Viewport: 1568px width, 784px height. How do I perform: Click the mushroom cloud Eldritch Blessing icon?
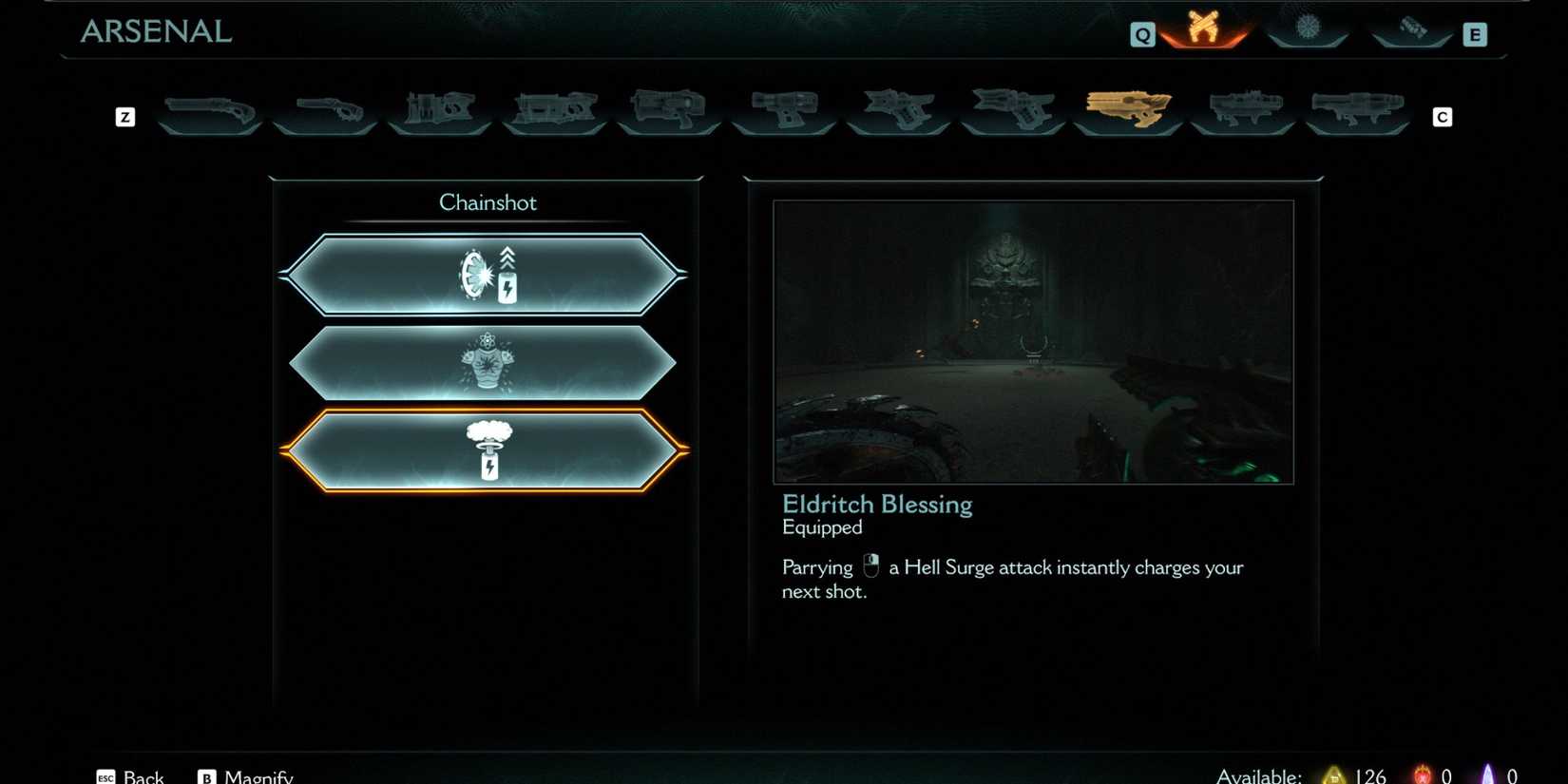[488, 449]
